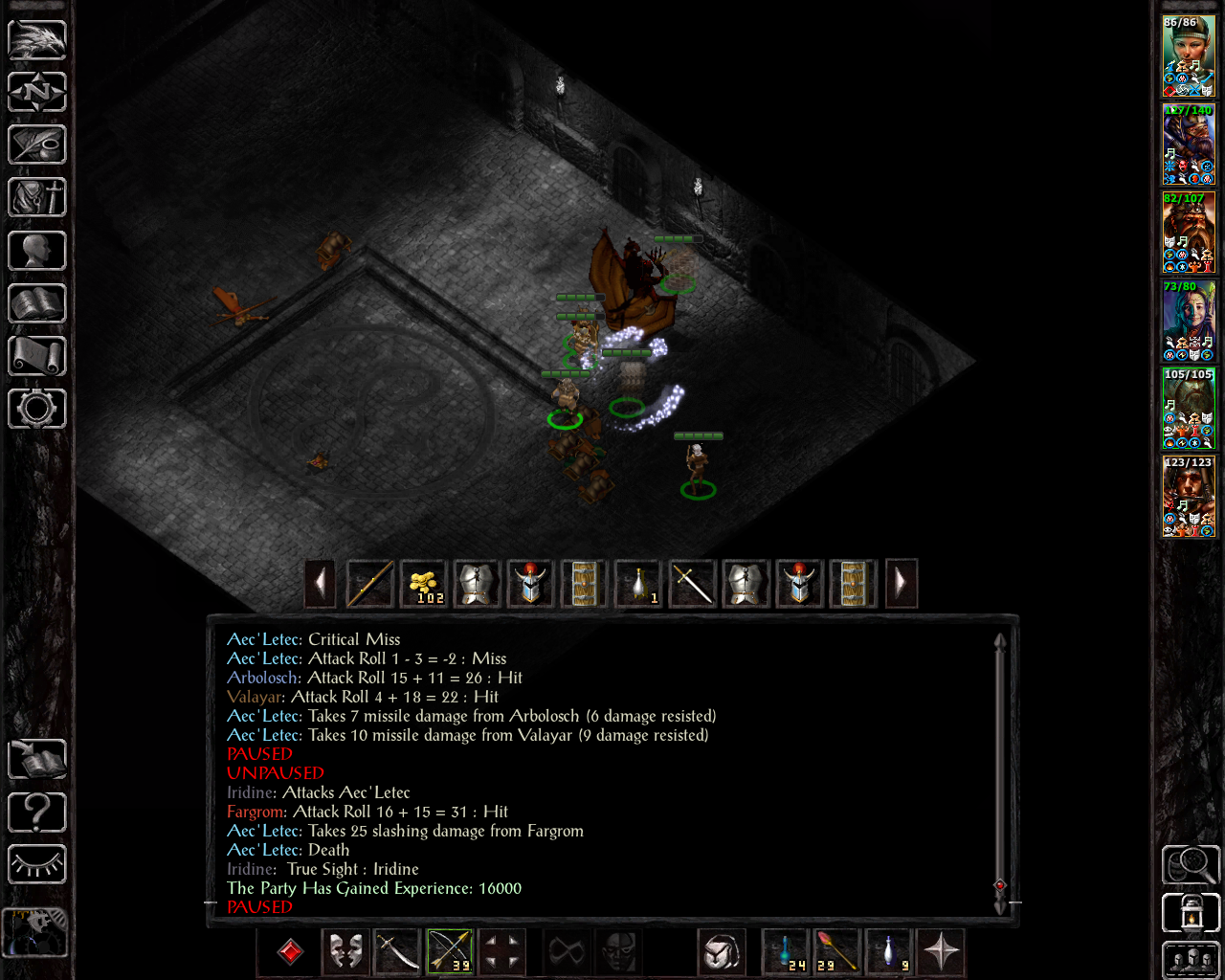The height and width of the screenshot is (980, 1225).
Task: Take the potion flask with count 1
Action: 638,584
